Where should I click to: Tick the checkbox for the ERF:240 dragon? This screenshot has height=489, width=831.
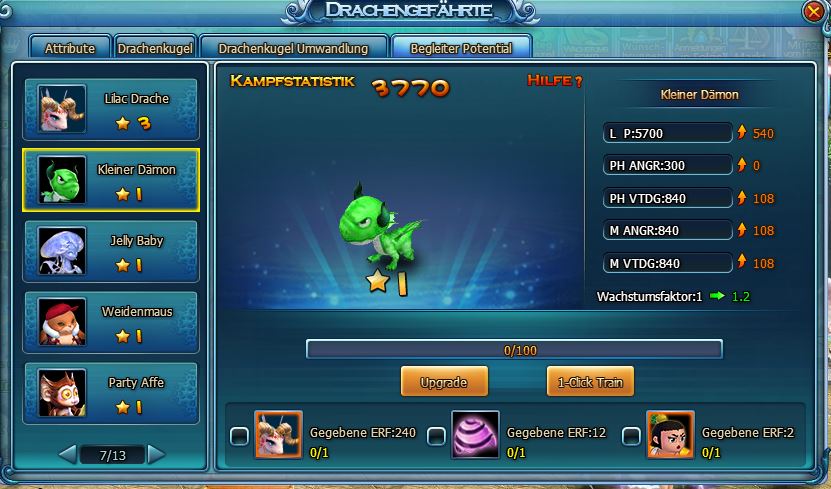pos(239,436)
